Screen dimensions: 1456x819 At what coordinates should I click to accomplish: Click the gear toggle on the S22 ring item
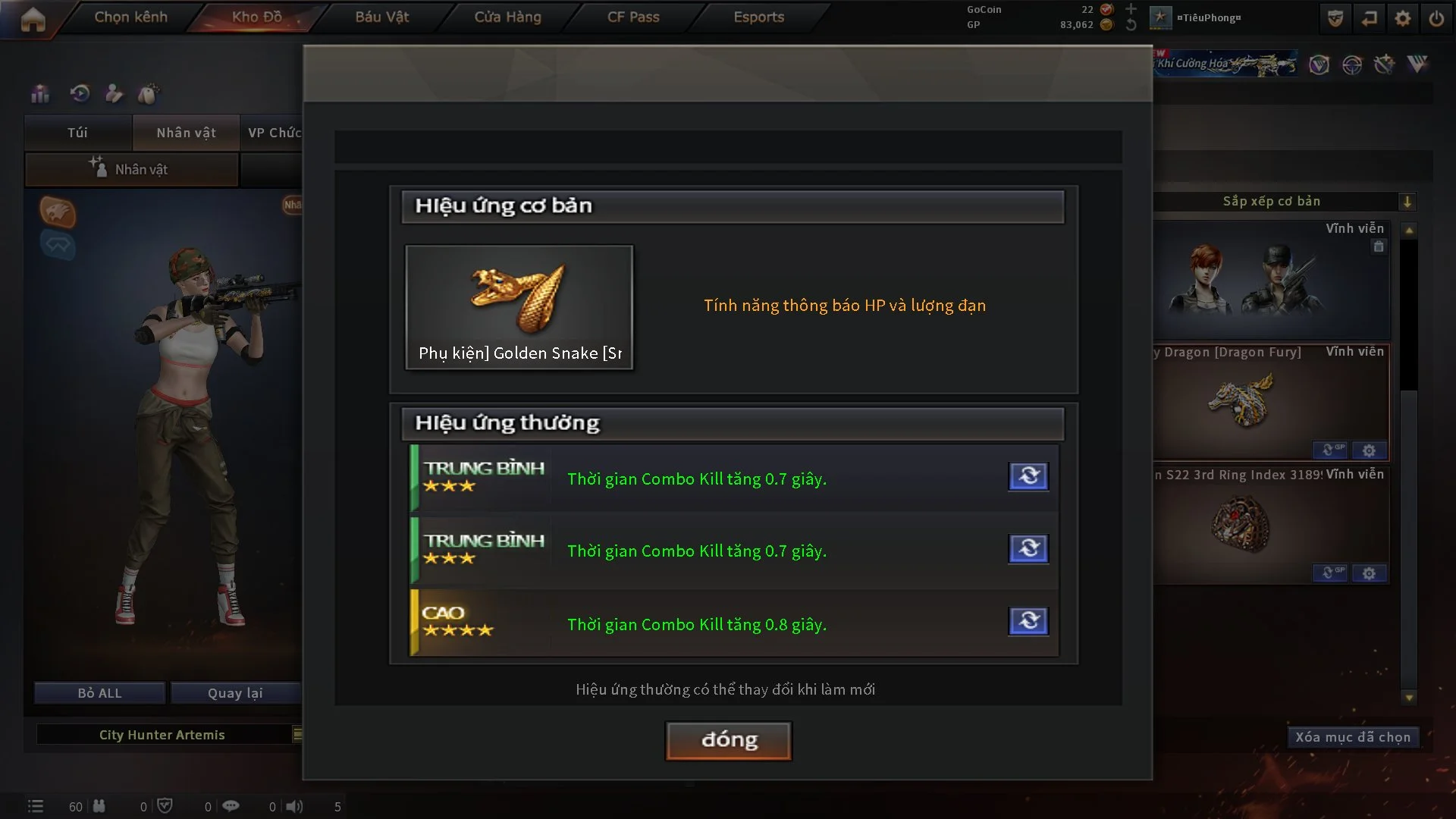[1369, 573]
